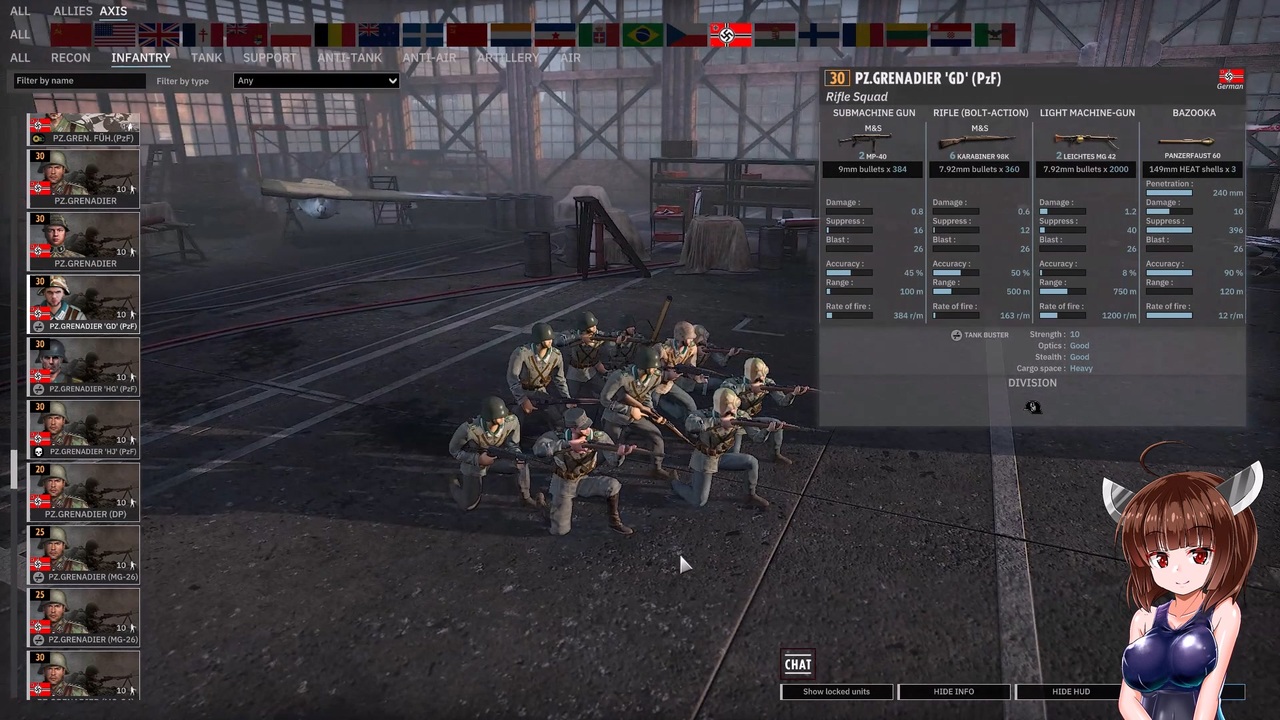Click the Tank Buster trait icon

click(956, 335)
